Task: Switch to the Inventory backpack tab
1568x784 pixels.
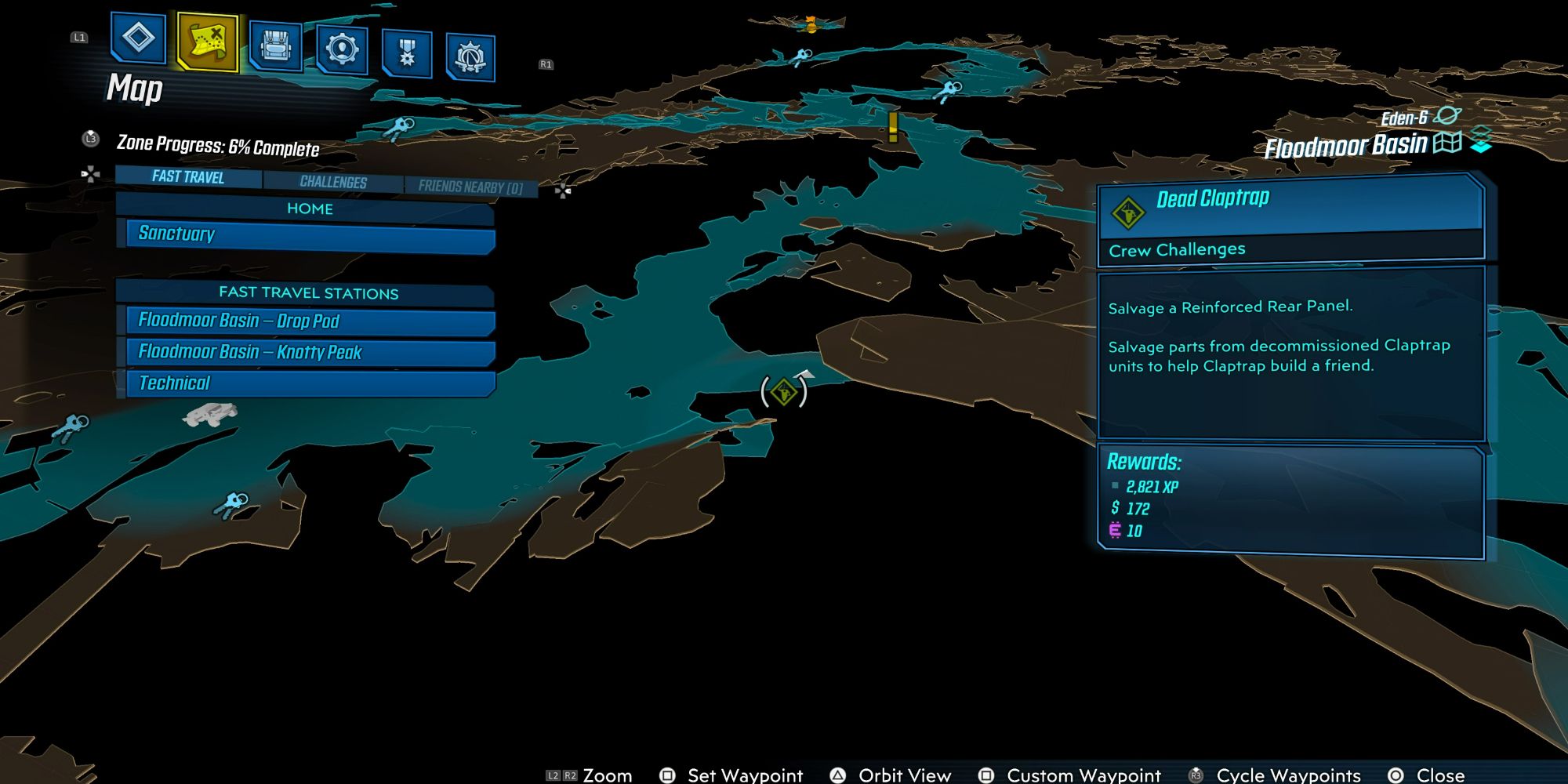Action: click(x=275, y=46)
